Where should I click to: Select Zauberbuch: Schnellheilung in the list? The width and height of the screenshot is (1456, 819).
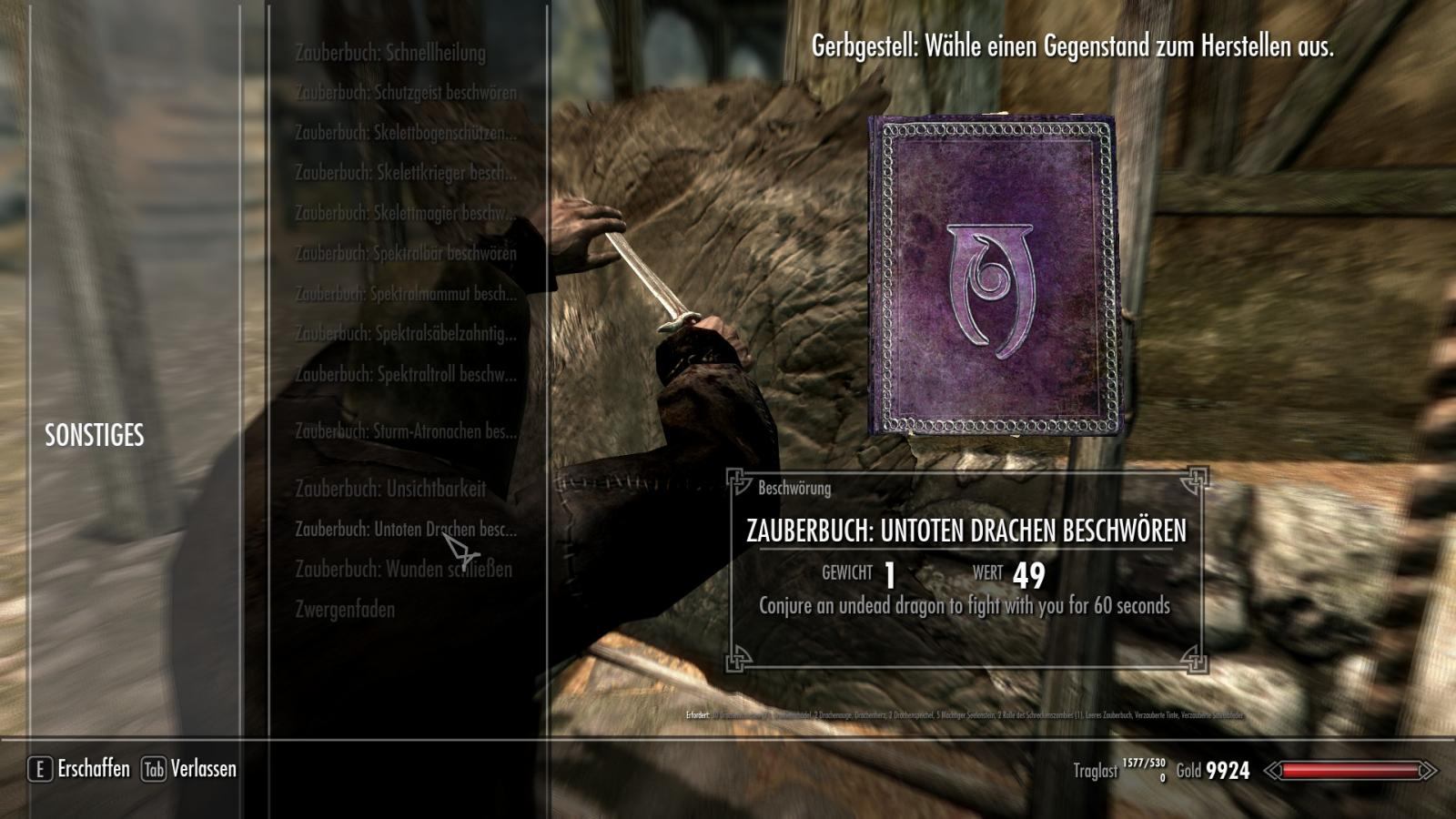(389, 53)
